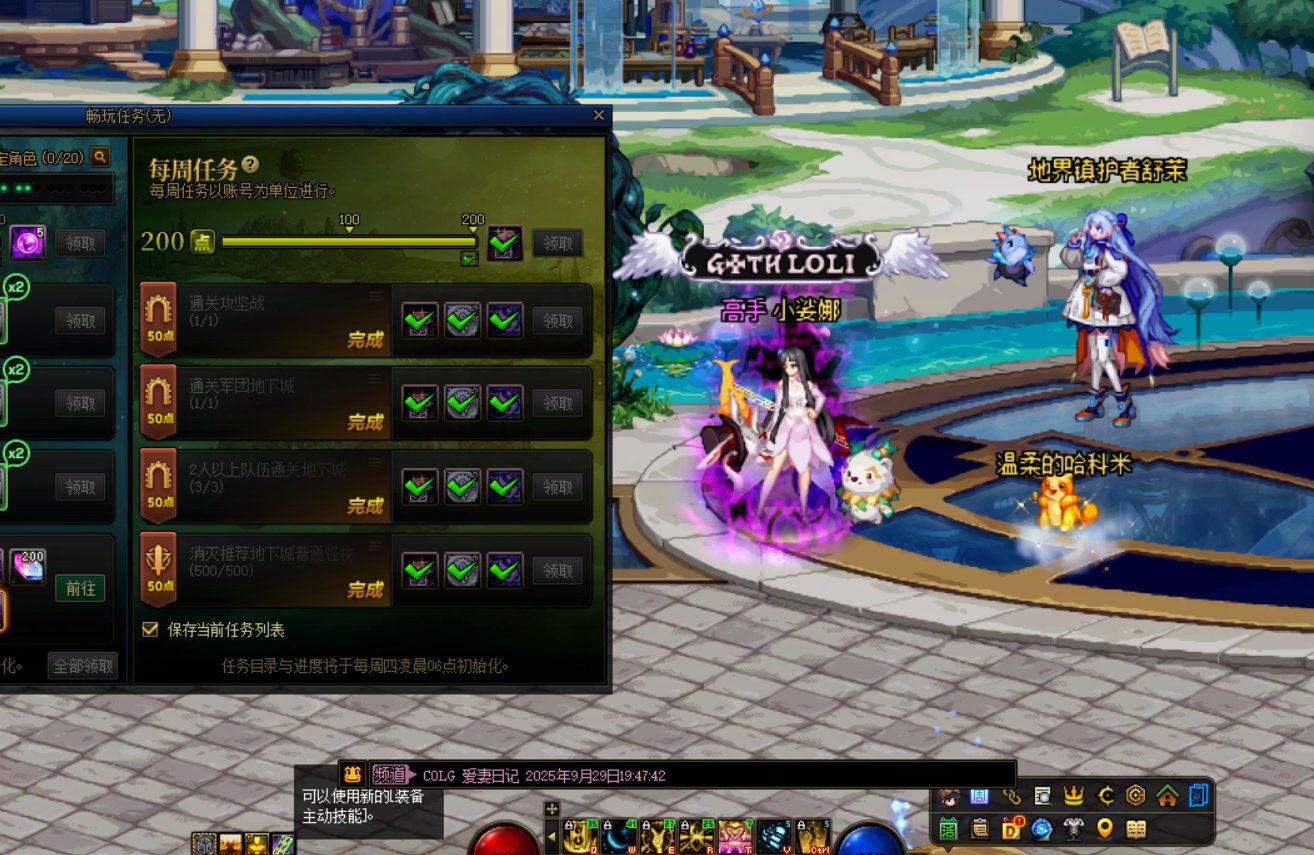Open the weekly task help question mark

pyautogui.click(x=250, y=165)
